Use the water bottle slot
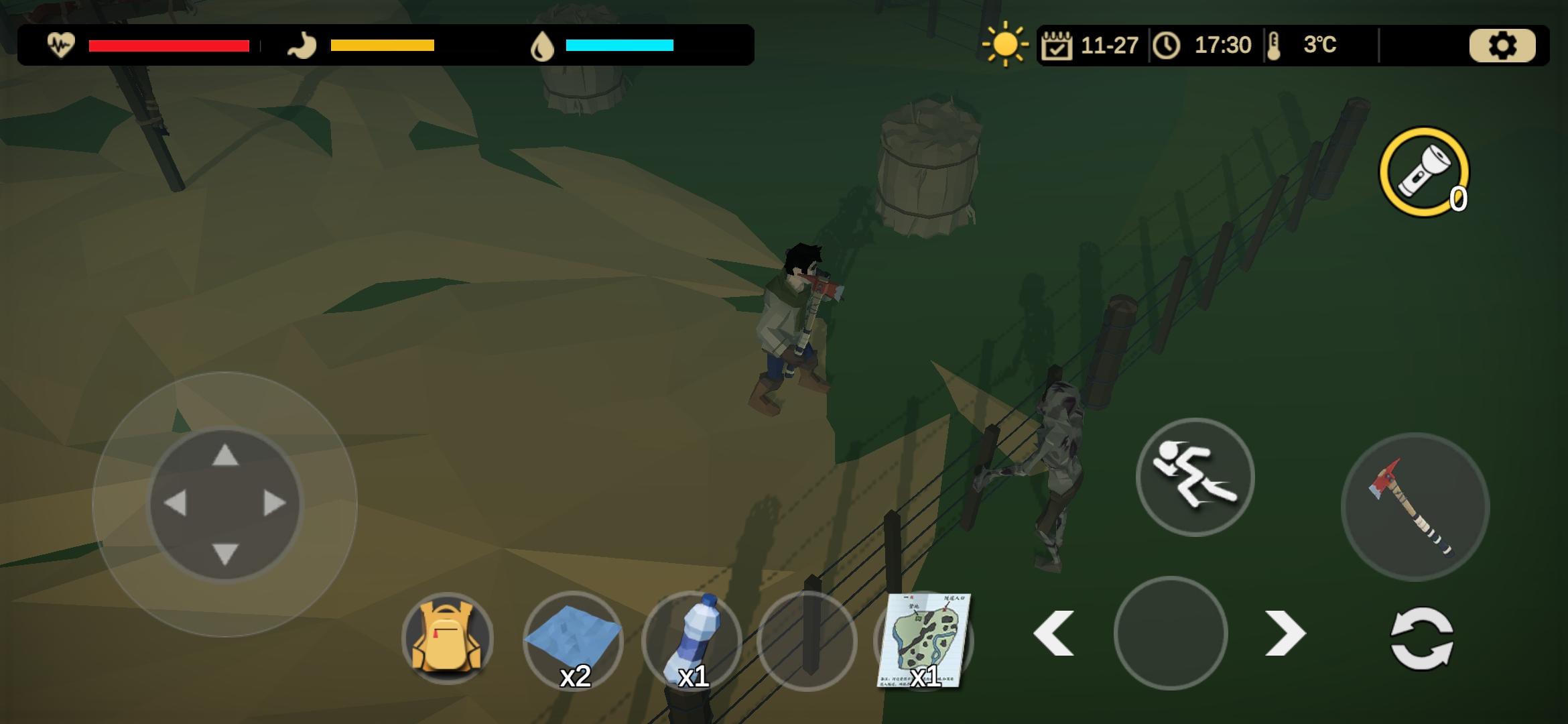1568x724 pixels. pyautogui.click(x=692, y=642)
